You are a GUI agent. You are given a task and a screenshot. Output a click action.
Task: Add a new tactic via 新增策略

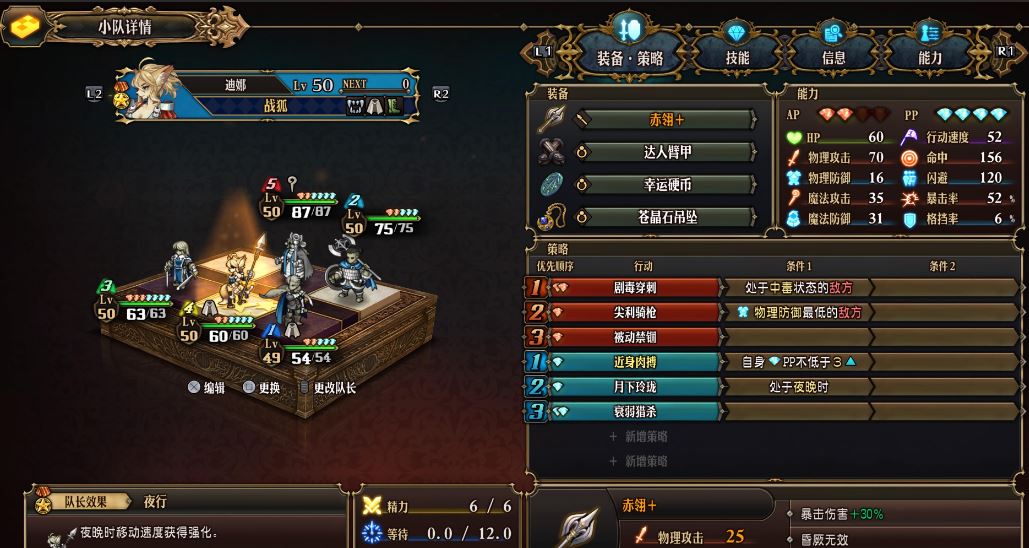point(638,436)
